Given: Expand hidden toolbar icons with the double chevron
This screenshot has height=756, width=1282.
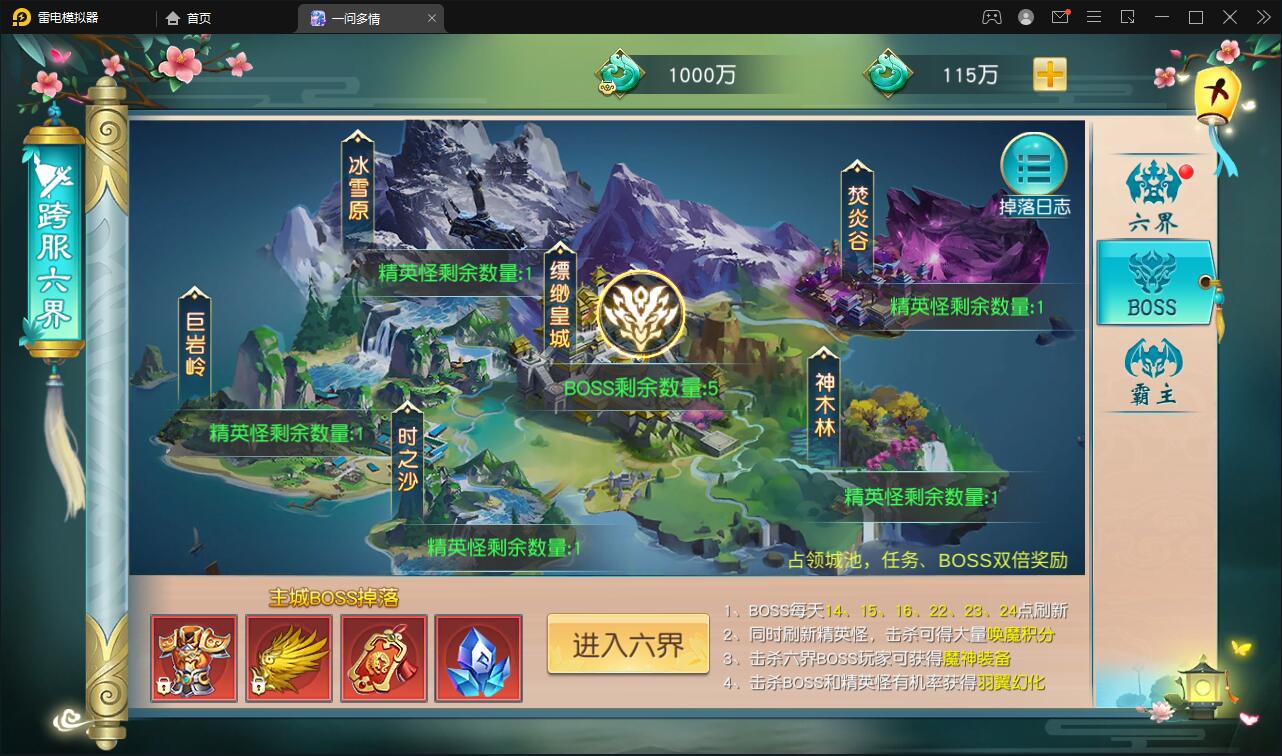Looking at the screenshot, I should tap(1262, 17).
